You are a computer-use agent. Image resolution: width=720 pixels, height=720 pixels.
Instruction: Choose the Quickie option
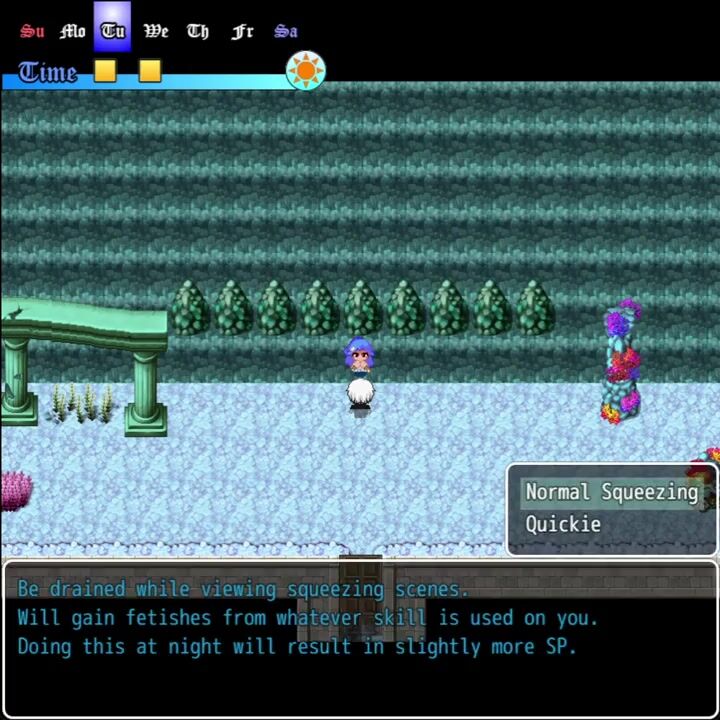563,524
